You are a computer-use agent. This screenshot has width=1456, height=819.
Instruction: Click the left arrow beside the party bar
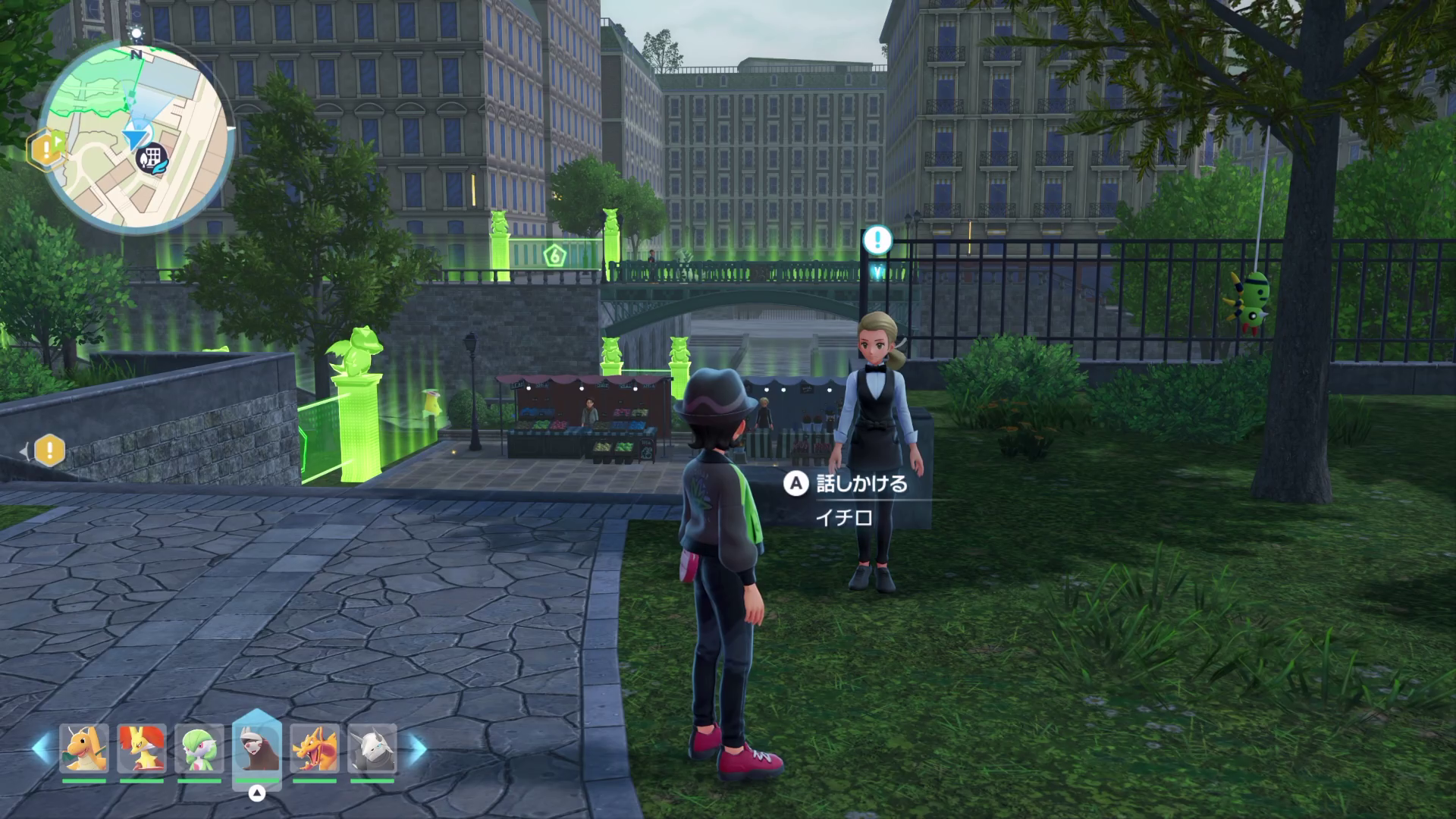pyautogui.click(x=41, y=749)
